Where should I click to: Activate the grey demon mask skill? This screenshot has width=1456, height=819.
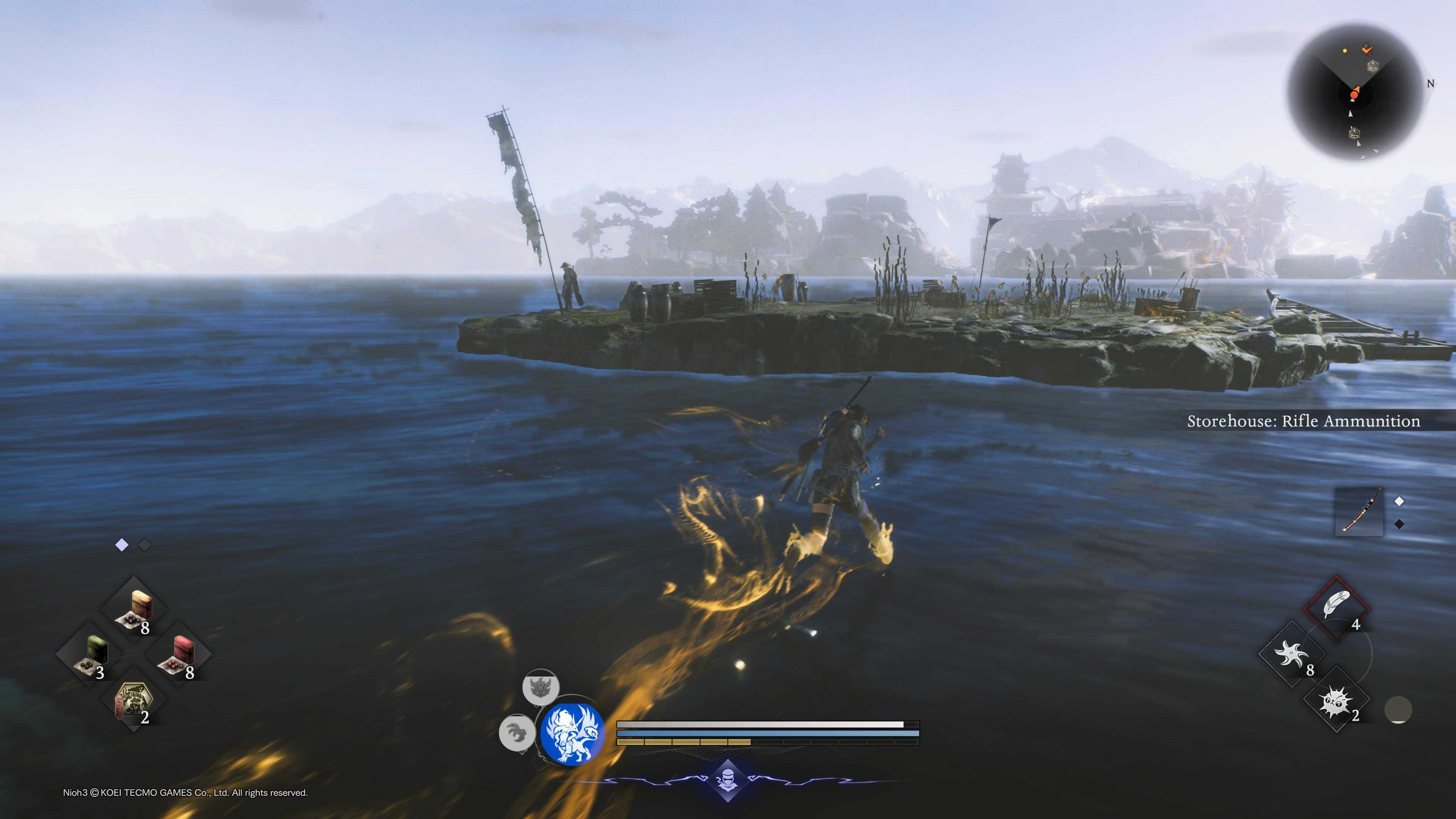(540, 687)
